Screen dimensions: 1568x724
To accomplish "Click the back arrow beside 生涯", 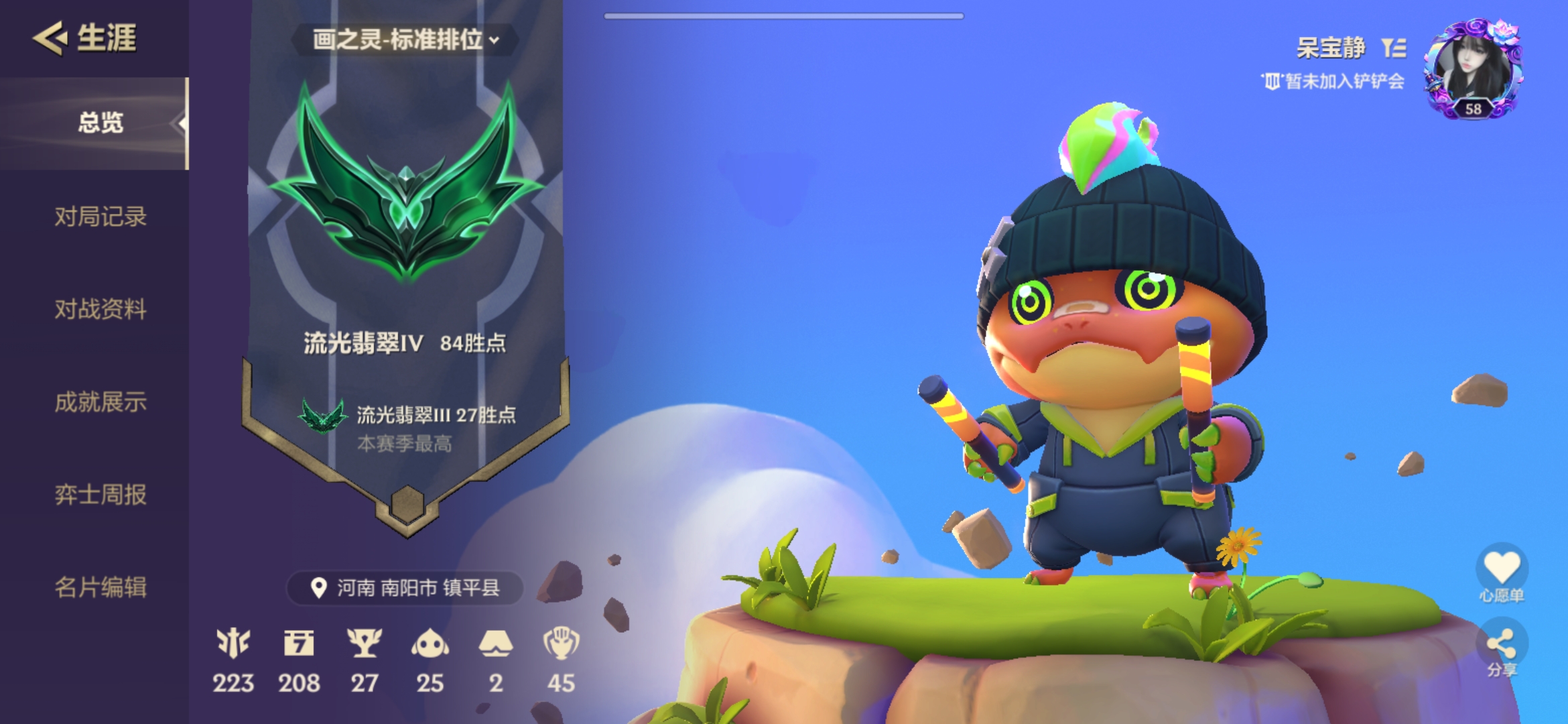I will (46, 38).
